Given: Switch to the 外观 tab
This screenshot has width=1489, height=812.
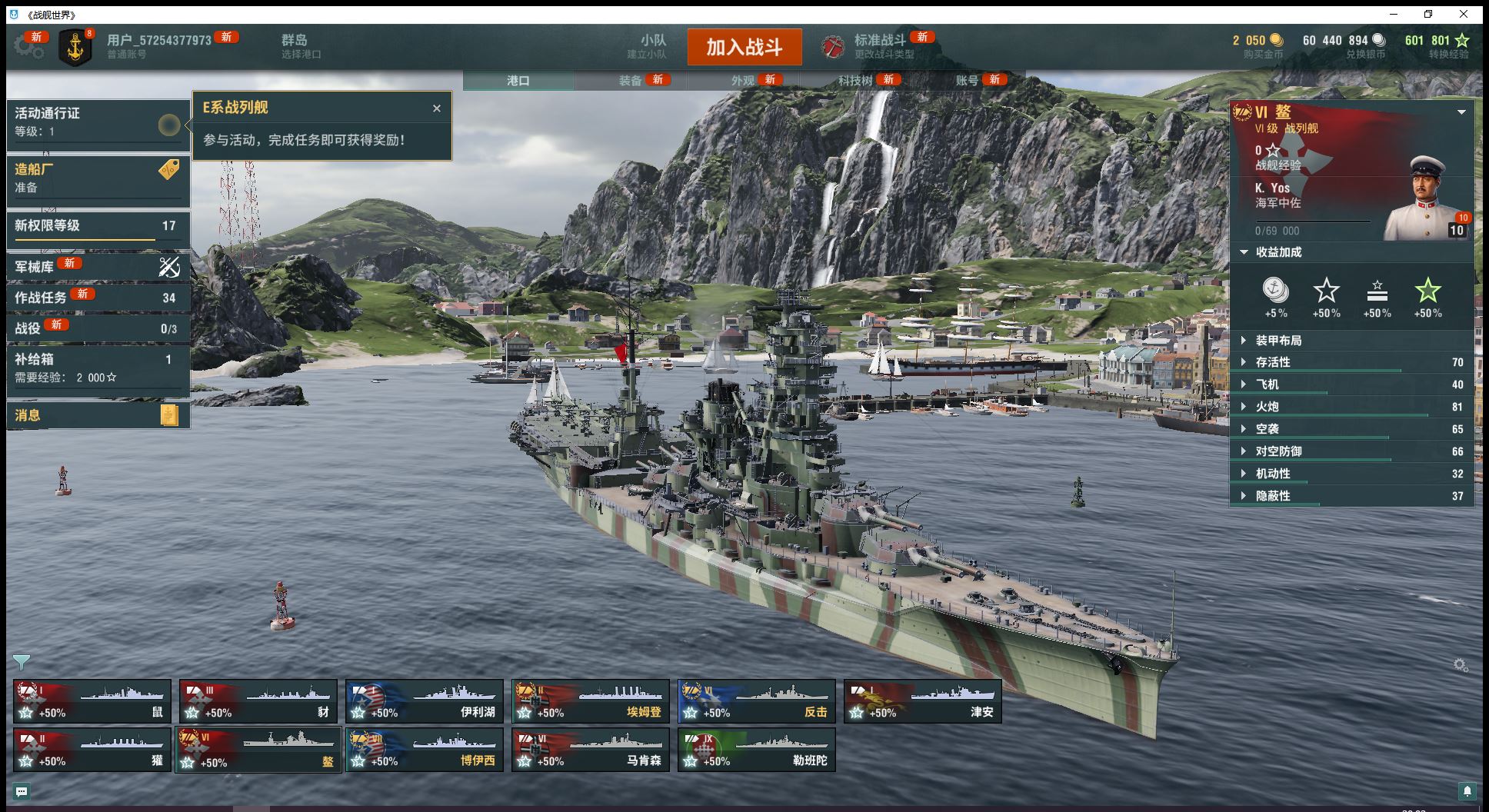Looking at the screenshot, I should pos(743,81).
